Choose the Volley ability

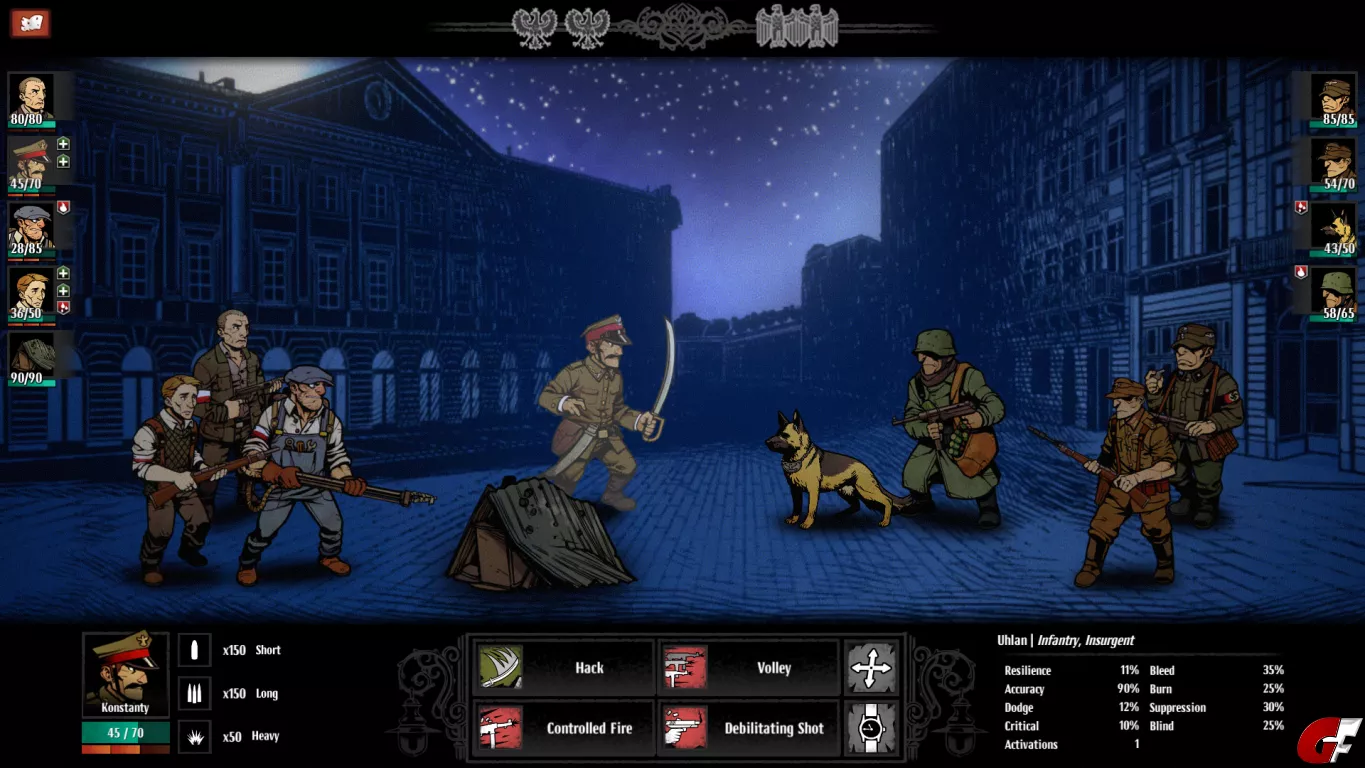coord(748,668)
